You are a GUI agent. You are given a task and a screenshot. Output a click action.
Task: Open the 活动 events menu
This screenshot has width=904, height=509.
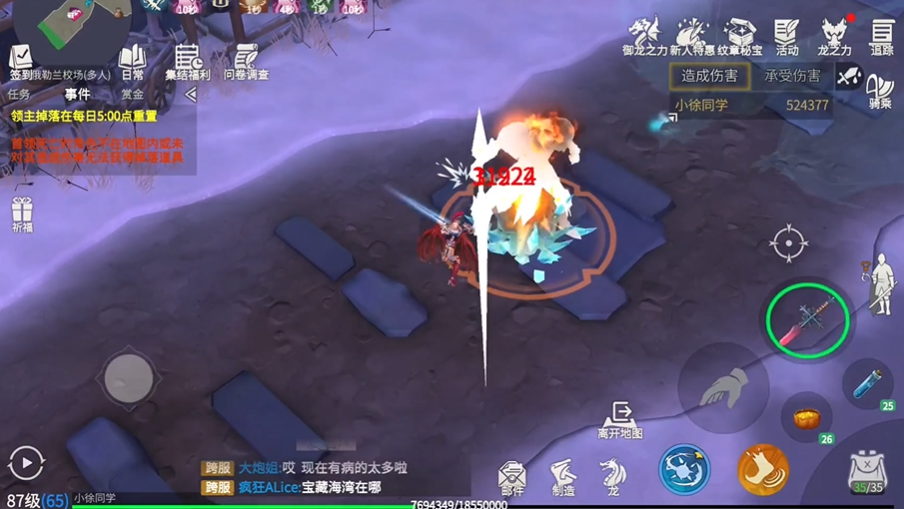click(x=787, y=36)
